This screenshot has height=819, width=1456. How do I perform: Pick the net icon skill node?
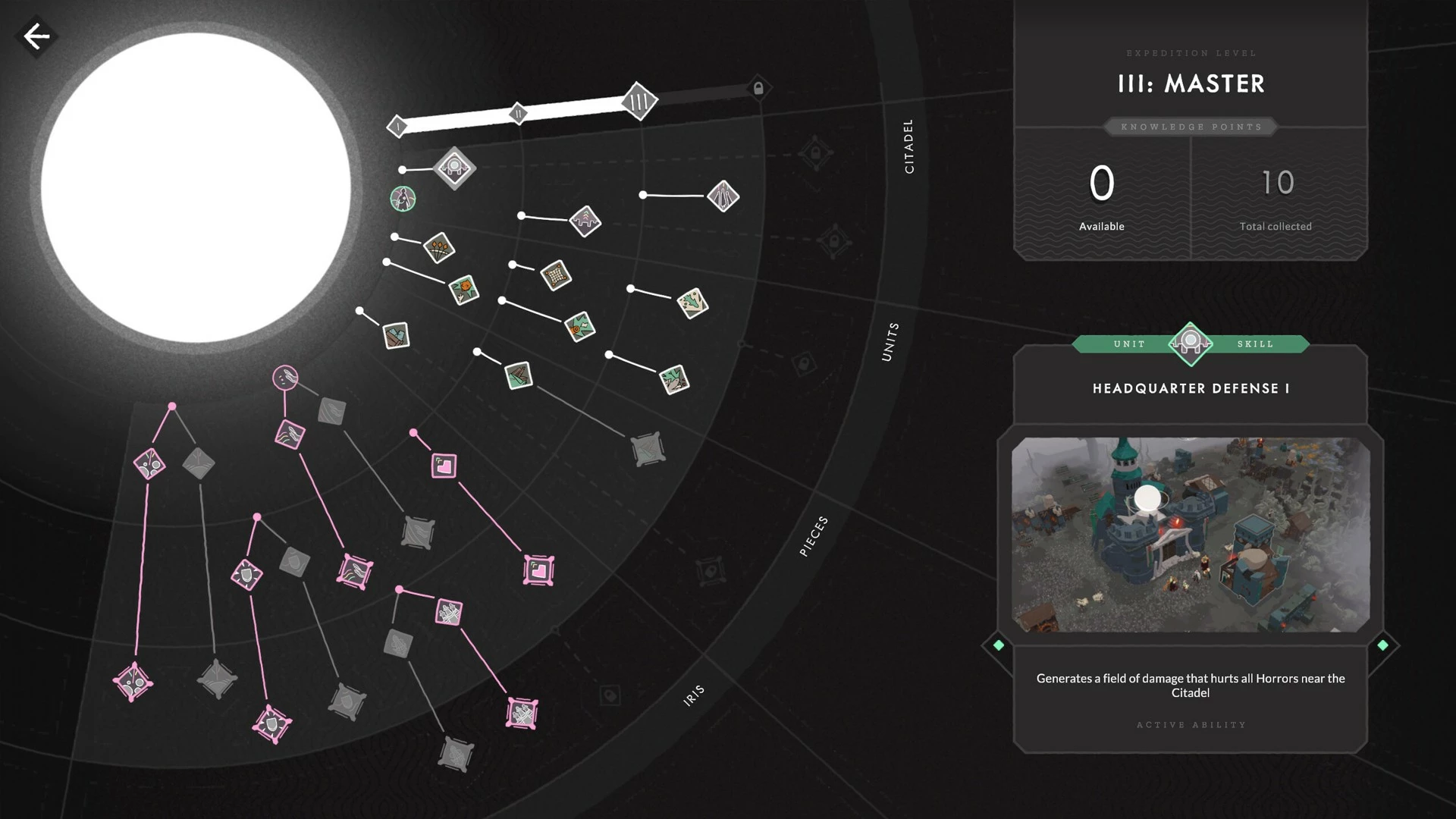[x=556, y=275]
